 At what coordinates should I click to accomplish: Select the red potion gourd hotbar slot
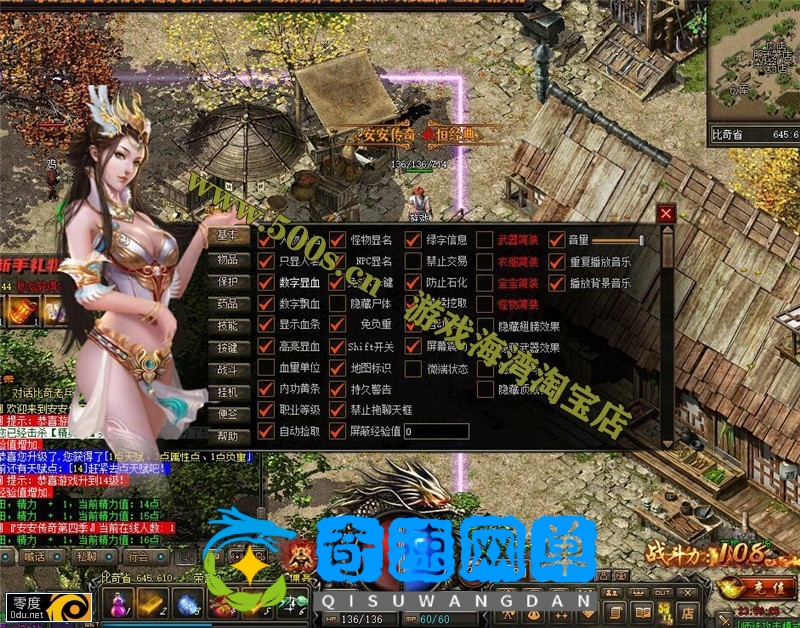(x=119, y=605)
